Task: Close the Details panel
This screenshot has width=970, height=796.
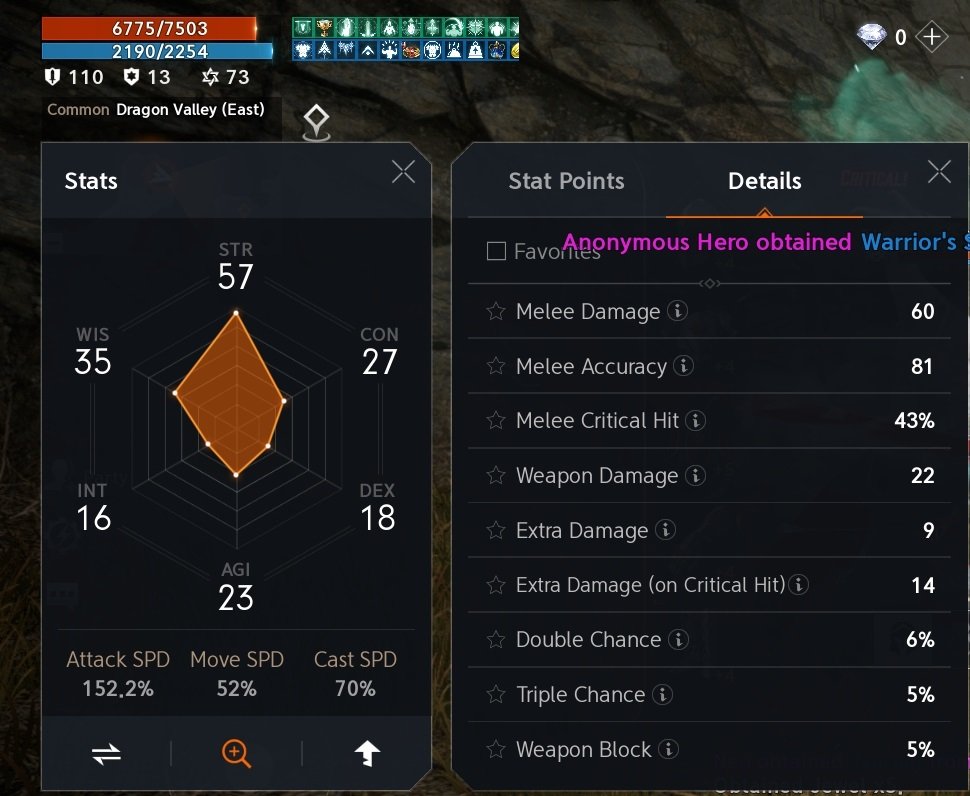Action: coord(939,172)
